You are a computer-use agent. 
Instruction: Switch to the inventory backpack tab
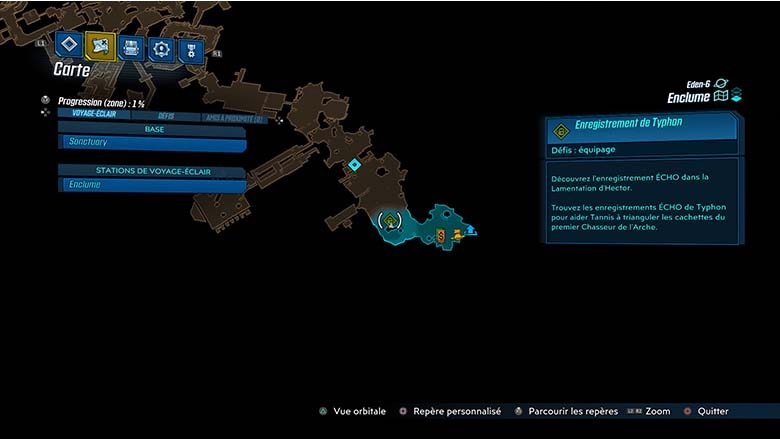coord(130,47)
